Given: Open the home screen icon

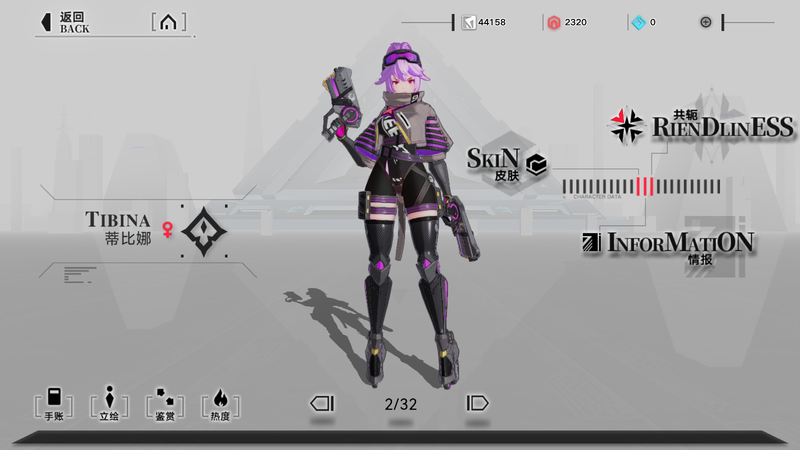Looking at the screenshot, I should [x=168, y=22].
